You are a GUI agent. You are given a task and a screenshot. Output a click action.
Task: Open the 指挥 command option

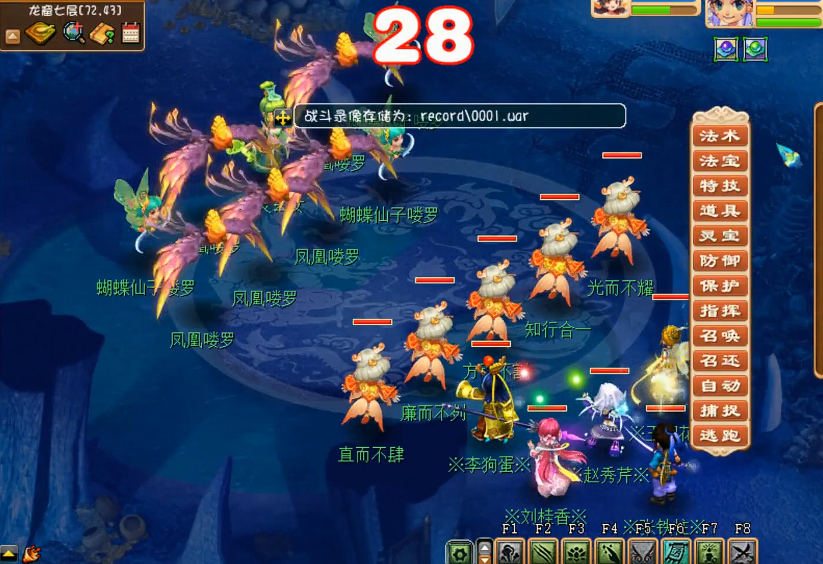pos(720,311)
